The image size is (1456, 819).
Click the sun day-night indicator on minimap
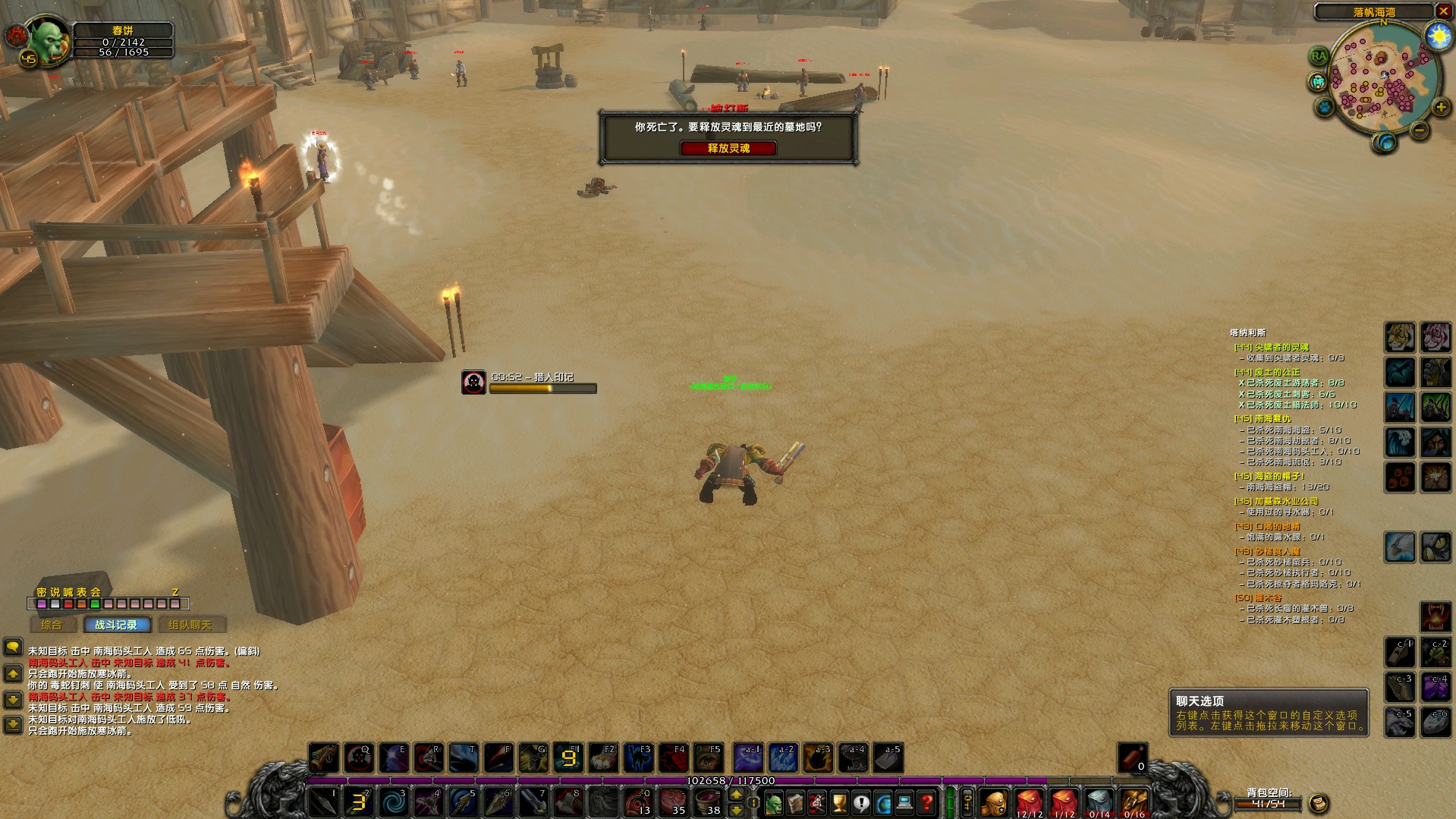pyautogui.click(x=1437, y=36)
